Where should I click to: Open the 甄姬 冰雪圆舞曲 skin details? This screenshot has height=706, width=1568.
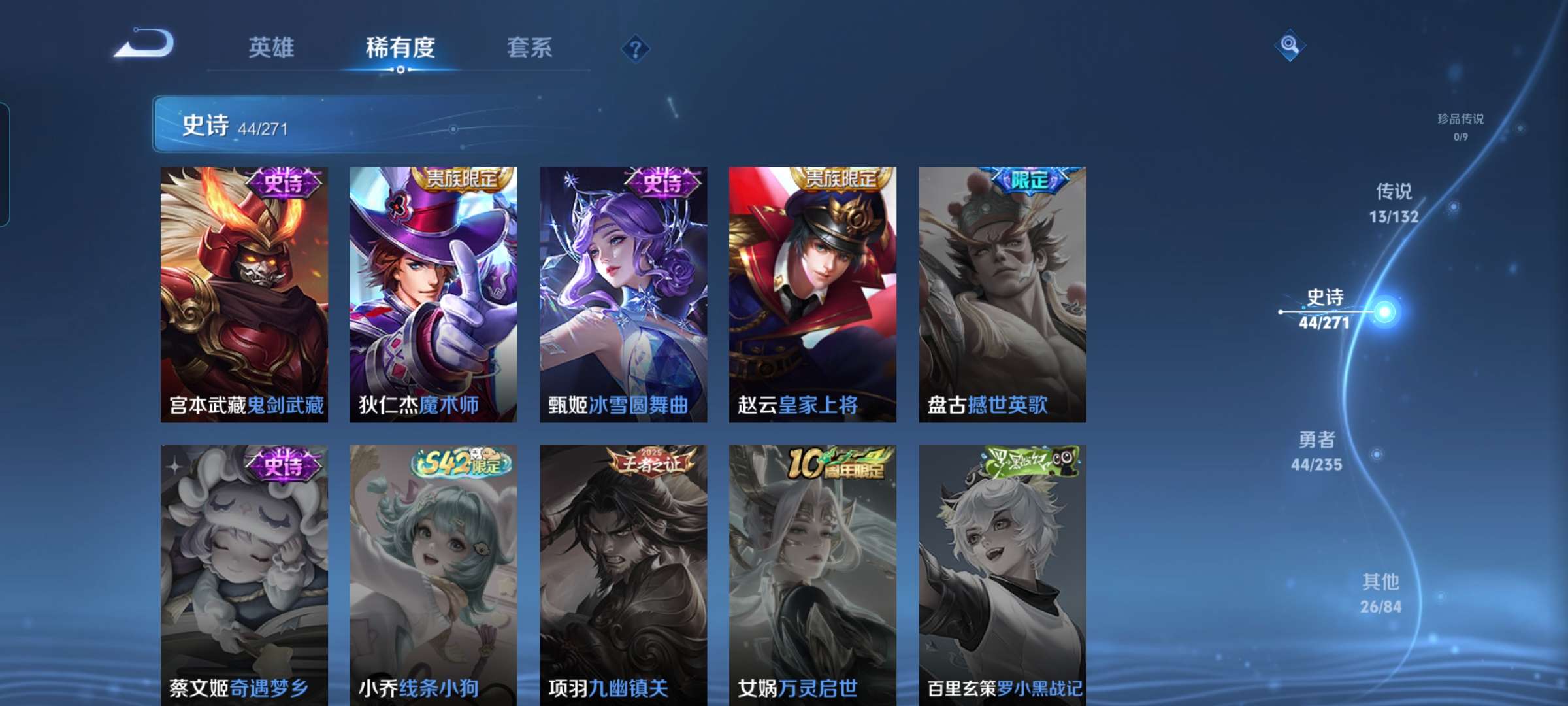coord(621,294)
